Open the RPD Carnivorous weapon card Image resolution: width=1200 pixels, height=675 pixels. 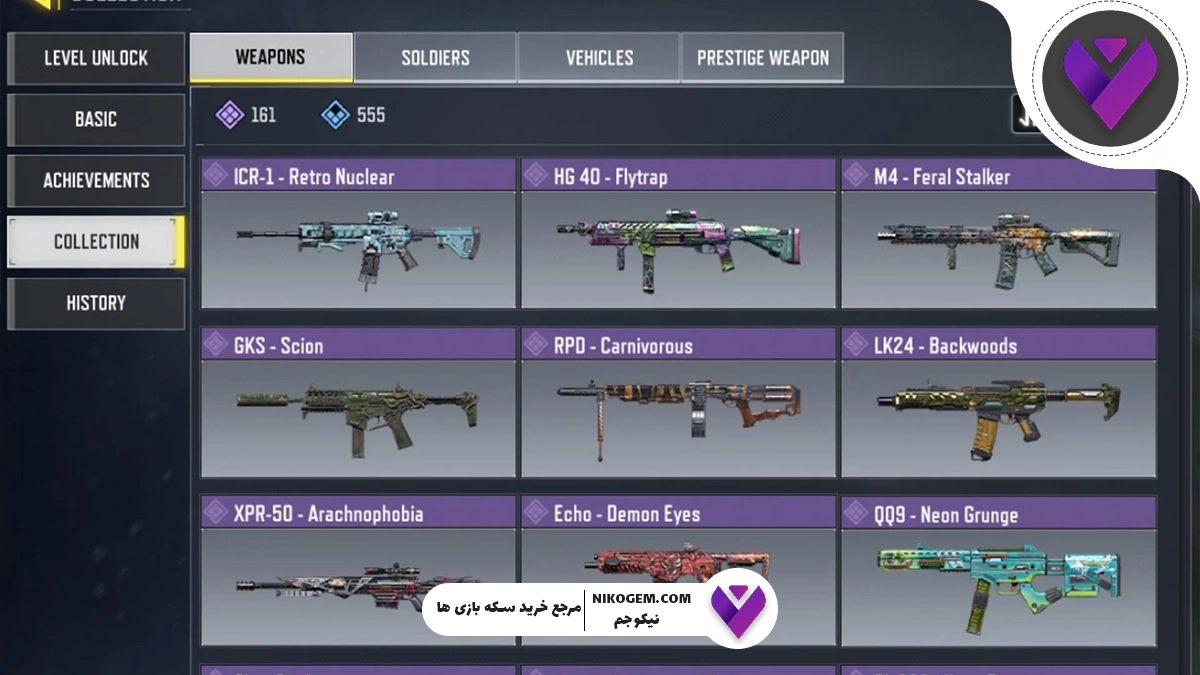[x=678, y=403]
